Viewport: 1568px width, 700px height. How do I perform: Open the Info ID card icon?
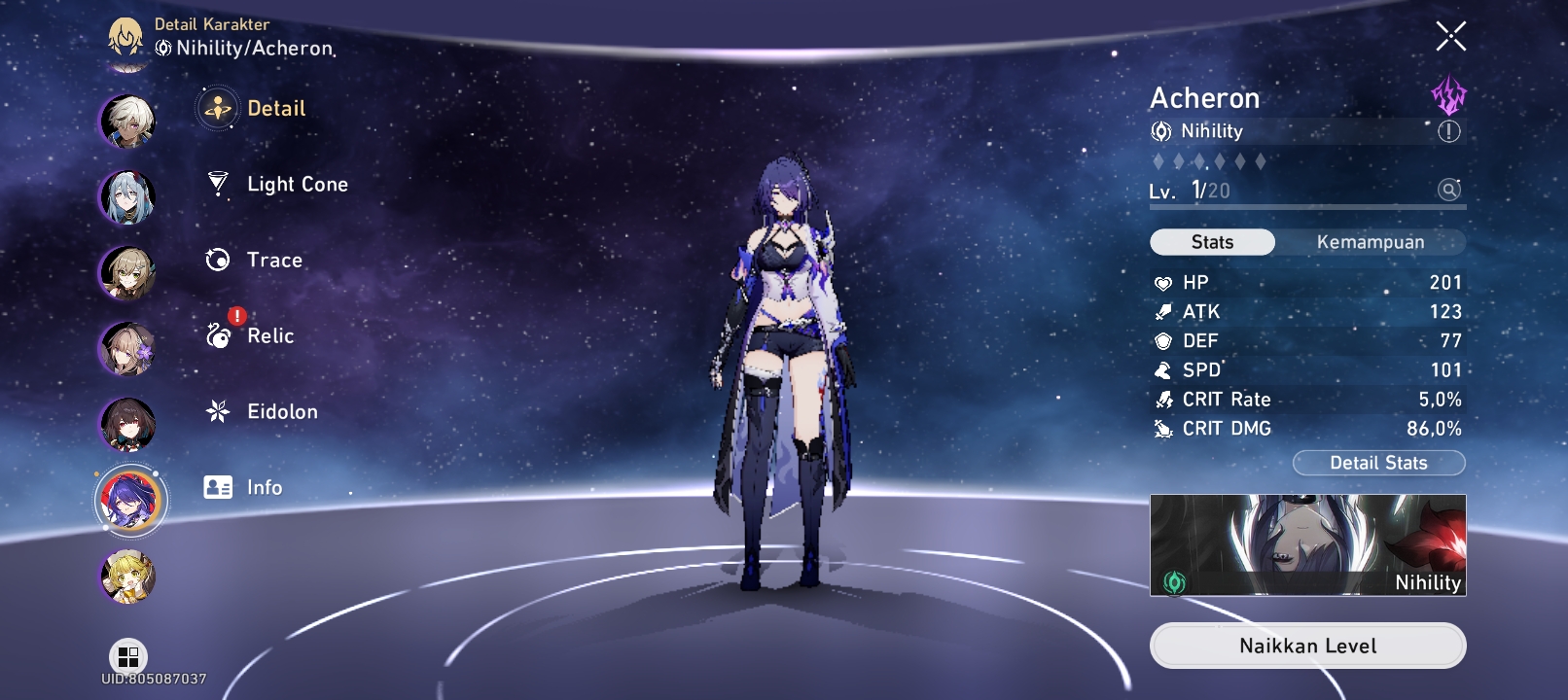click(x=218, y=487)
